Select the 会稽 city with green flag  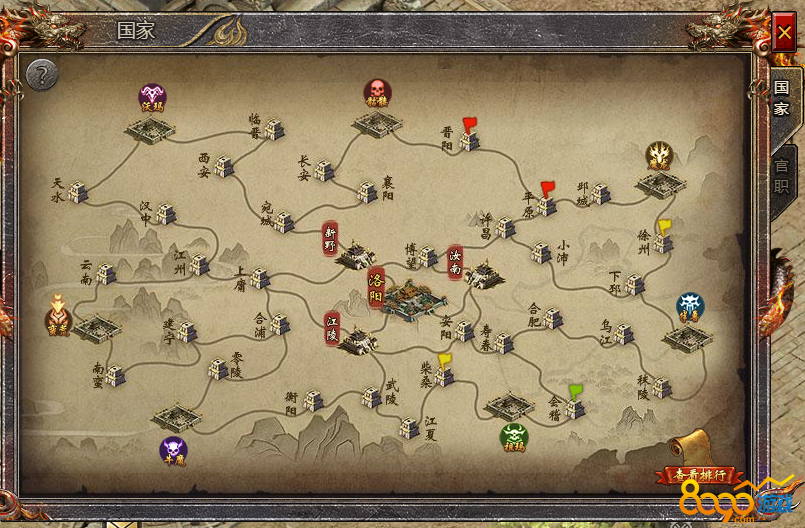pyautogui.click(x=574, y=408)
